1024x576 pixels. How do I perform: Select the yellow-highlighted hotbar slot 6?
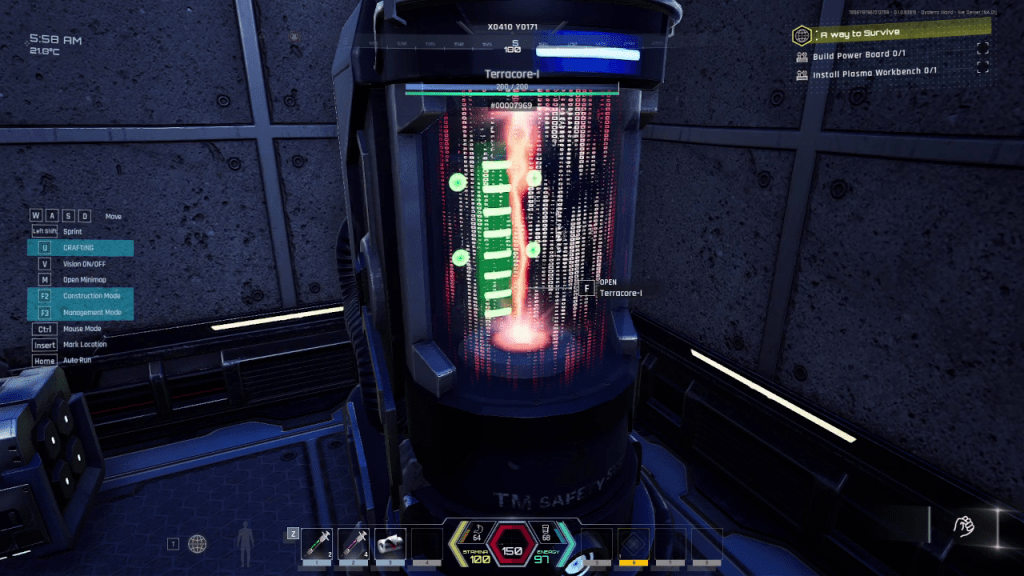634,544
